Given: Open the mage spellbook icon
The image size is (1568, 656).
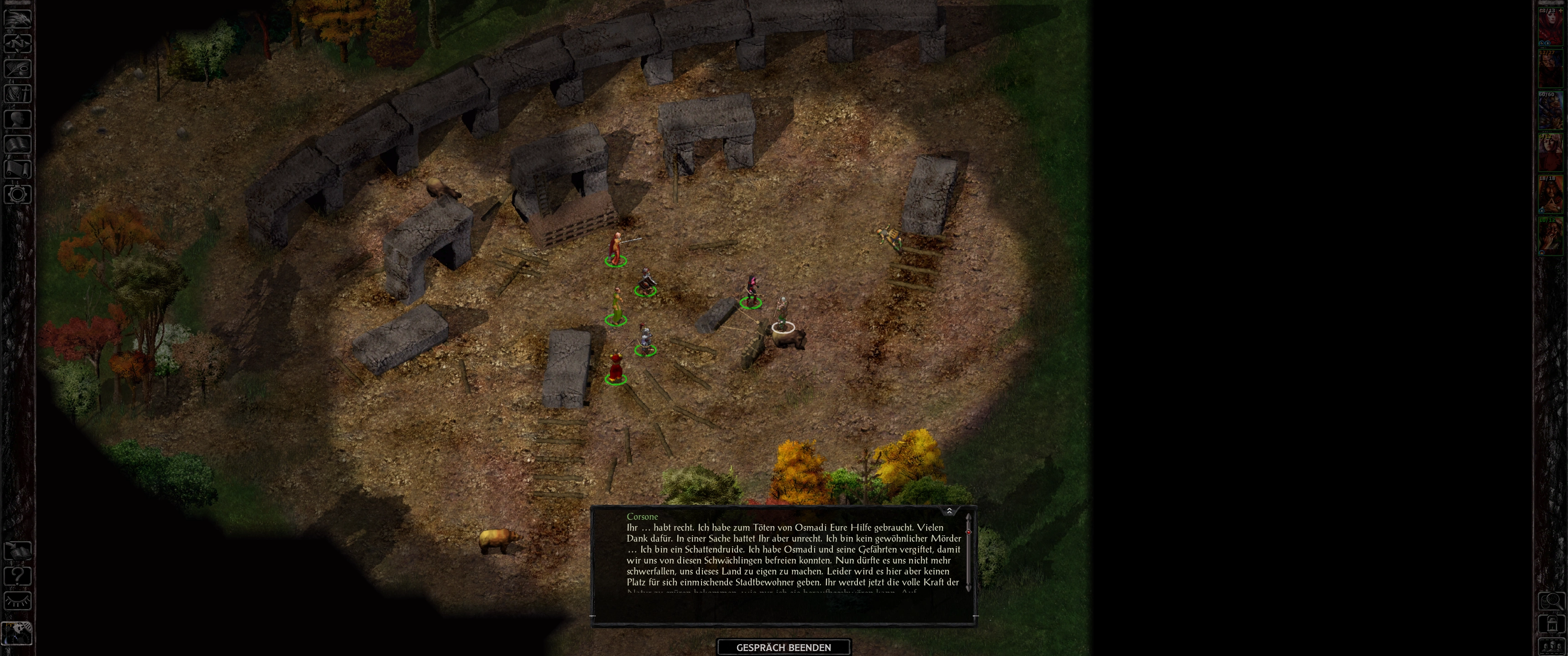Looking at the screenshot, I should pyautogui.click(x=18, y=144).
